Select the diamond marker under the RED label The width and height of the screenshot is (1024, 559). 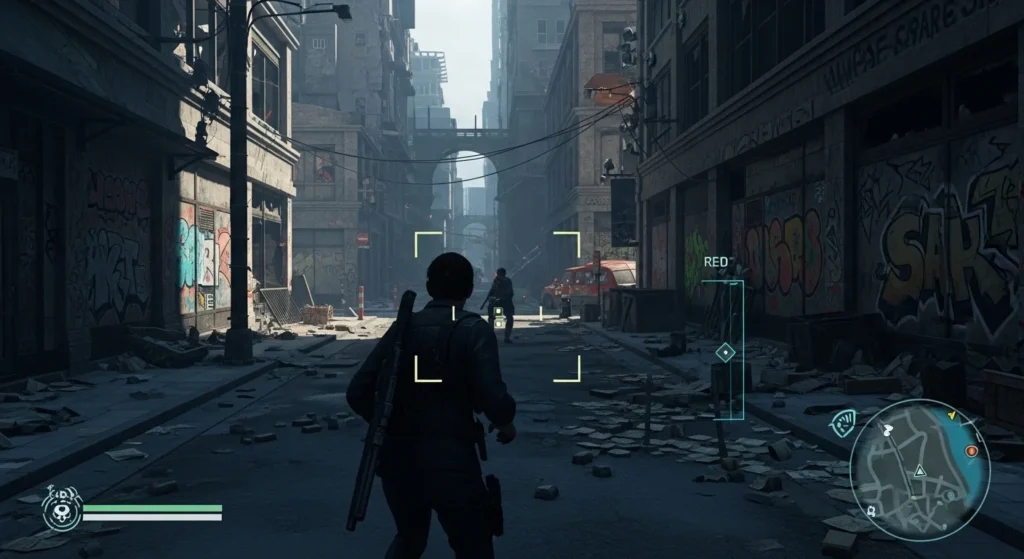click(725, 352)
